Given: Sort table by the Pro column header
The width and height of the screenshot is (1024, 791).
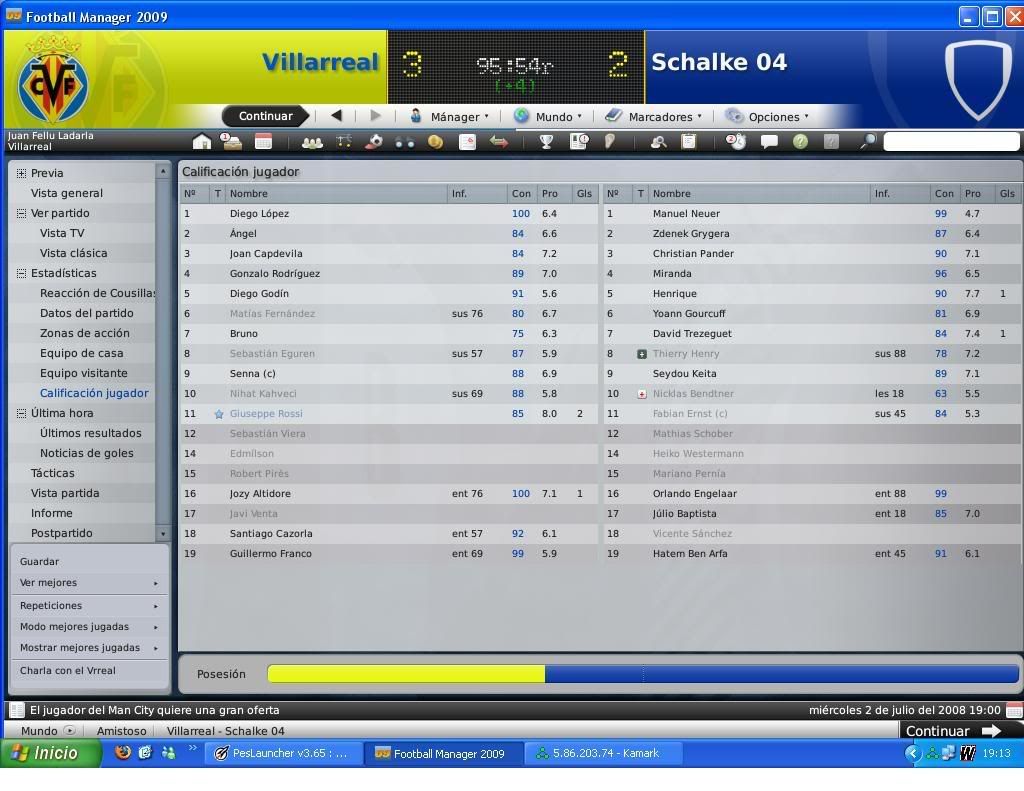Looking at the screenshot, I should pyautogui.click(x=550, y=193).
